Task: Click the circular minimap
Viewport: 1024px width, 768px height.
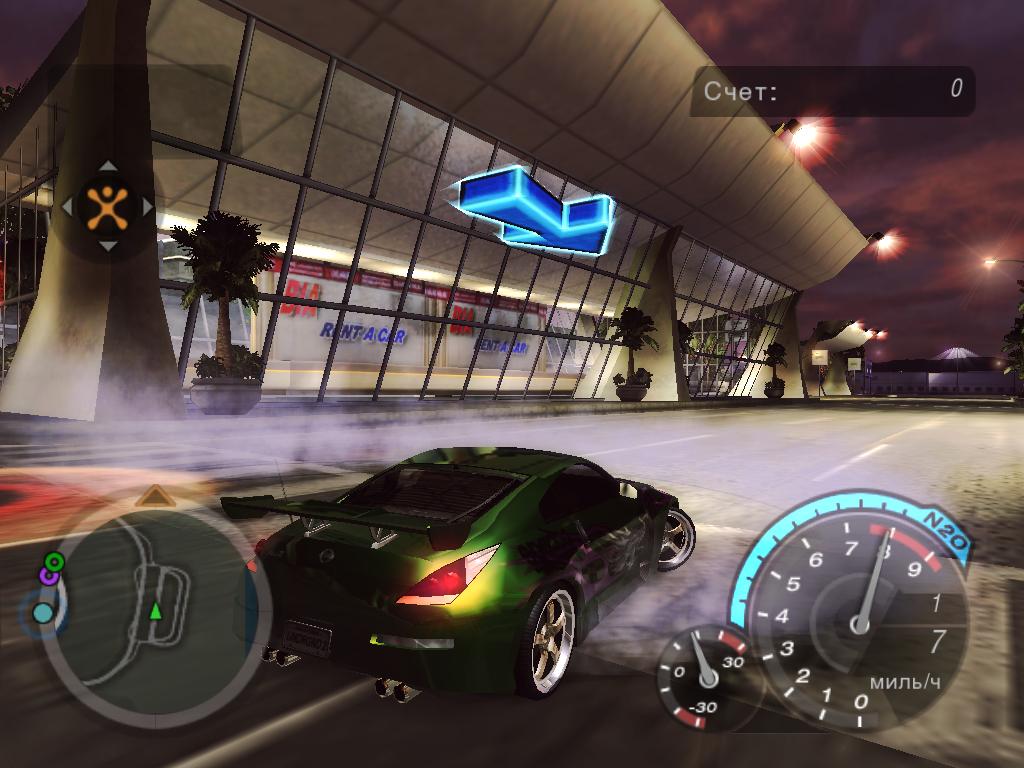Action: point(155,610)
